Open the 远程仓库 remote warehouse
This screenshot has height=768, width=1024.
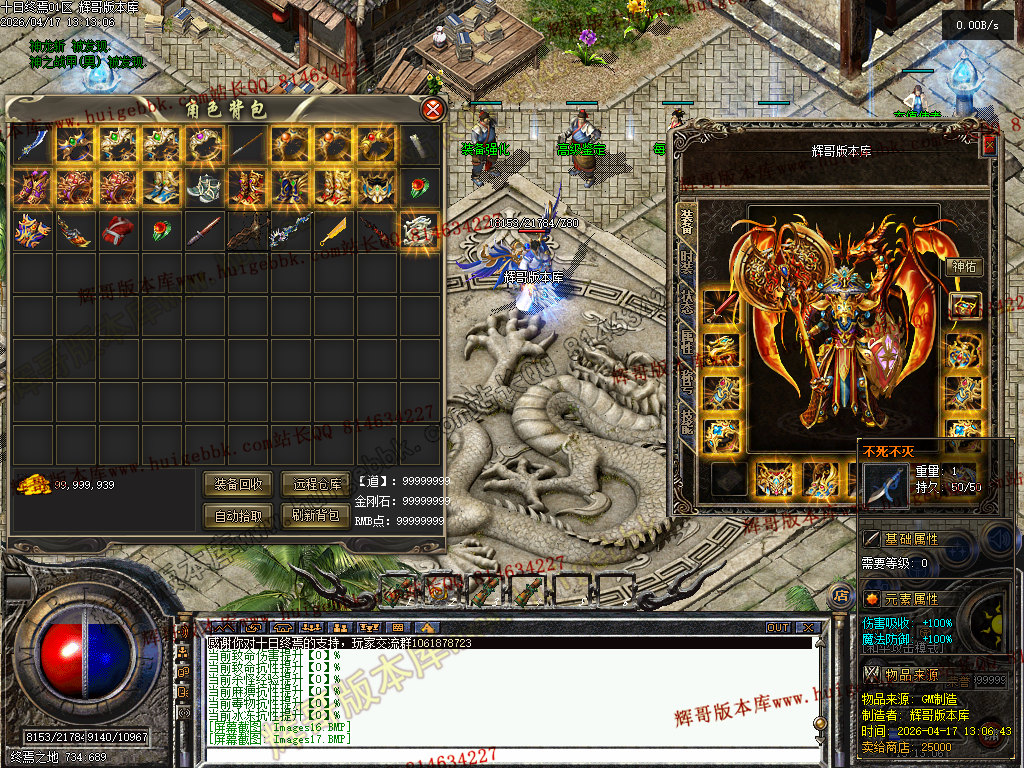click(x=316, y=484)
